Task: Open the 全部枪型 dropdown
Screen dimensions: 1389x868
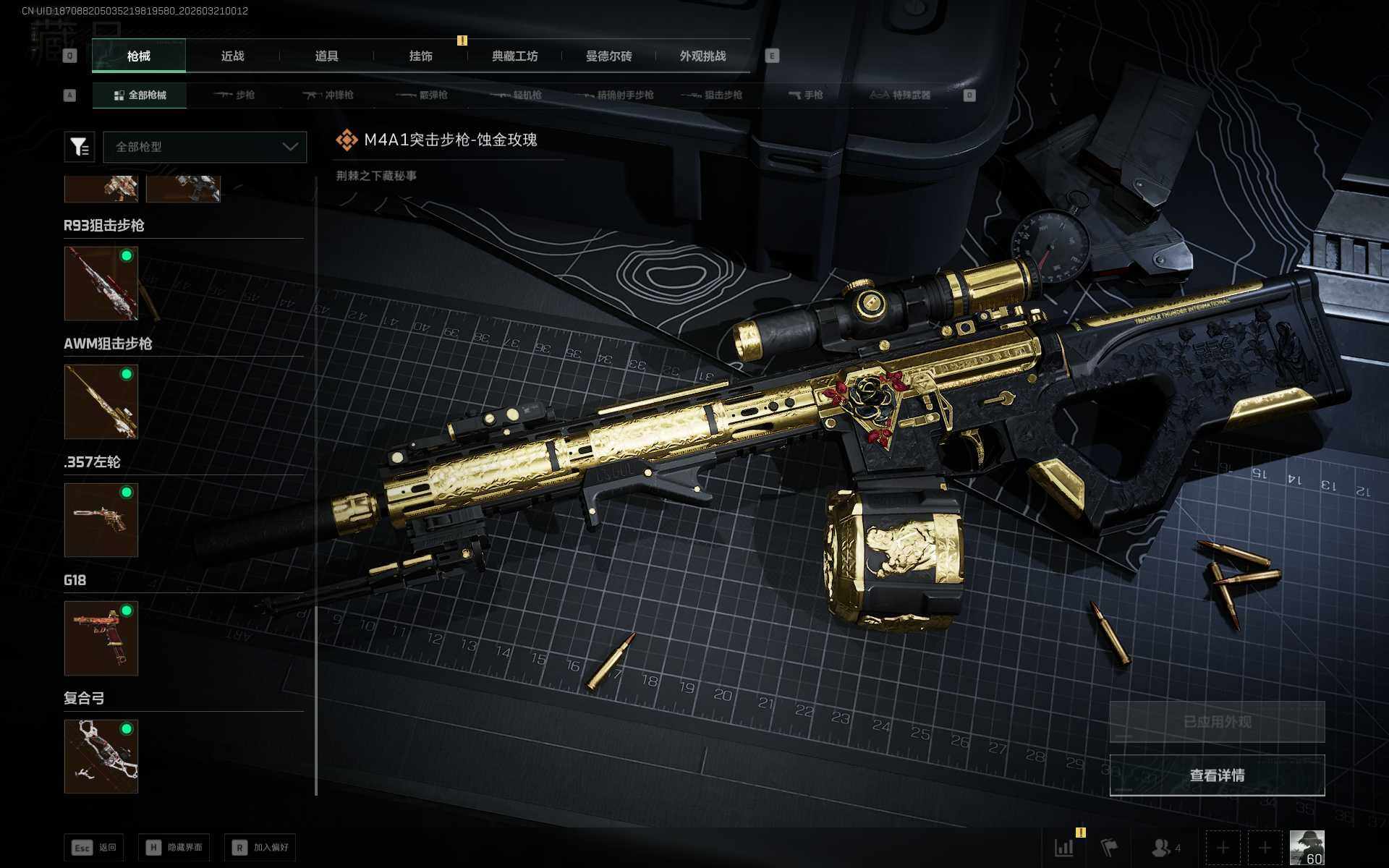Action: coord(205,147)
